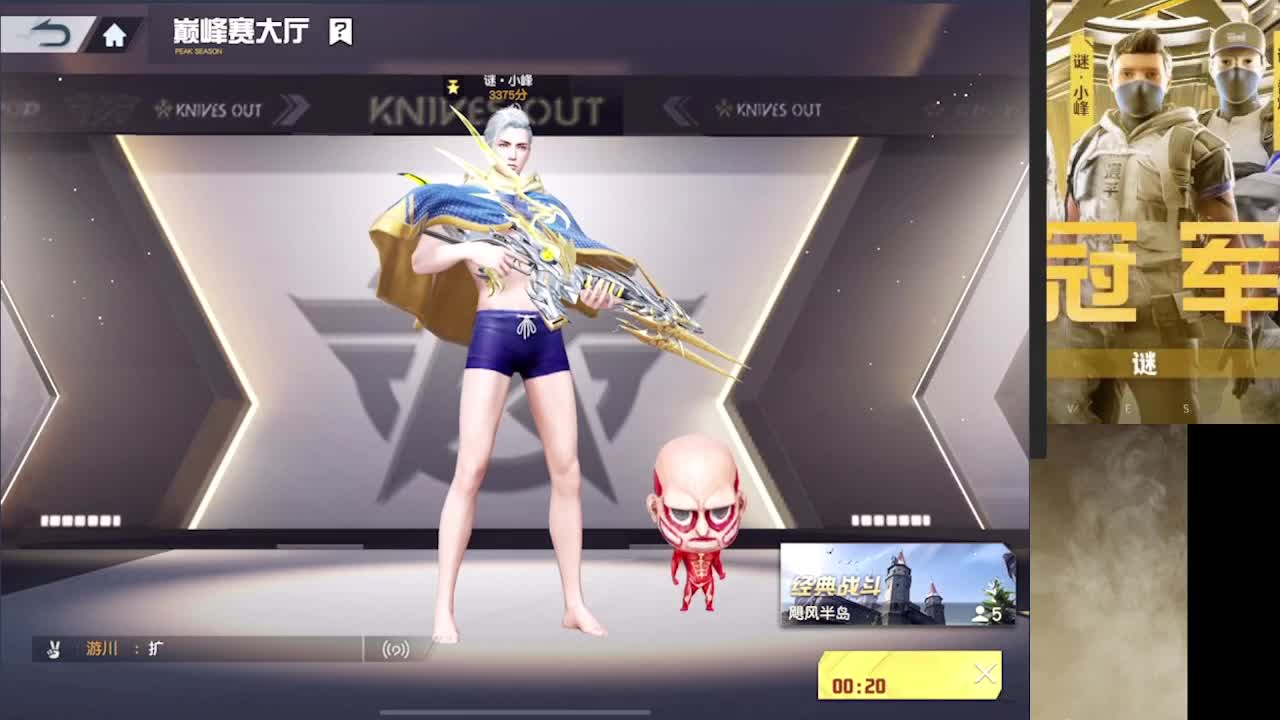Expand the right-pointing chevrons next to KNIVES OUT
The image size is (1280, 720).
pyautogui.click(x=290, y=110)
